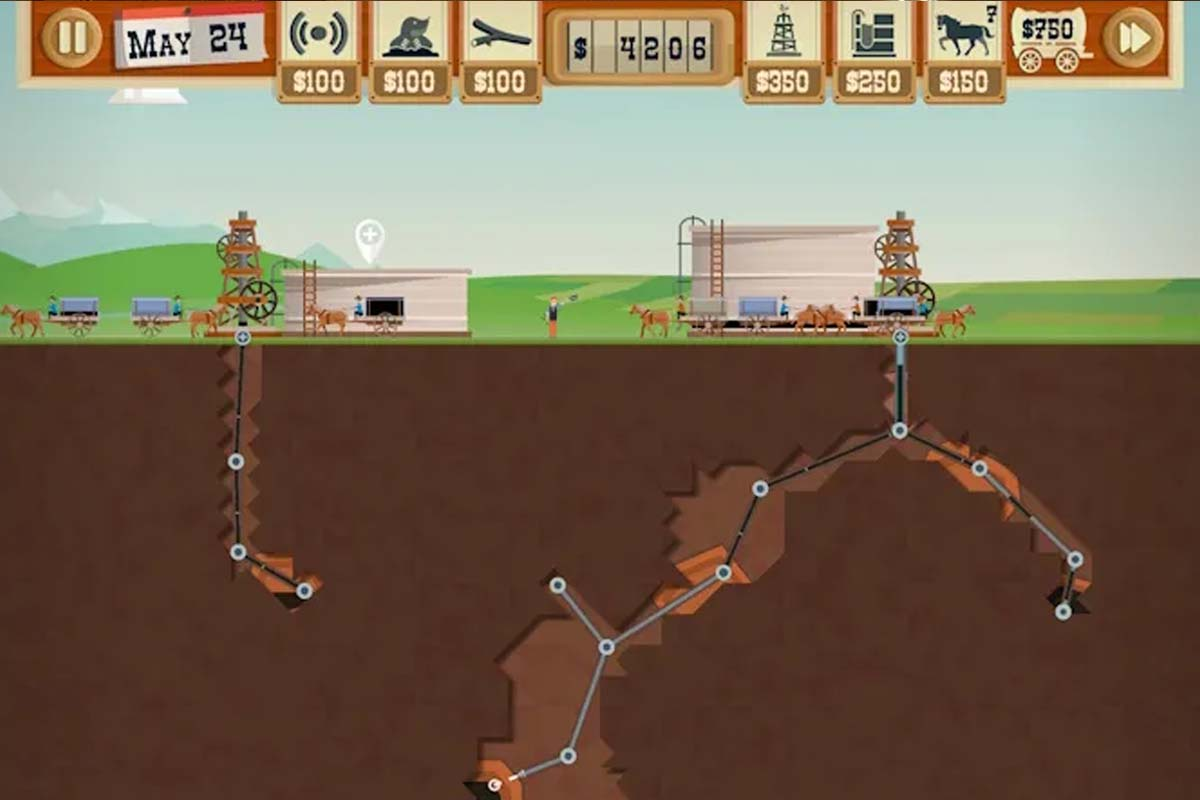Buy the $100 scanner upgrade
This screenshot has width=1200, height=800.
[318, 50]
